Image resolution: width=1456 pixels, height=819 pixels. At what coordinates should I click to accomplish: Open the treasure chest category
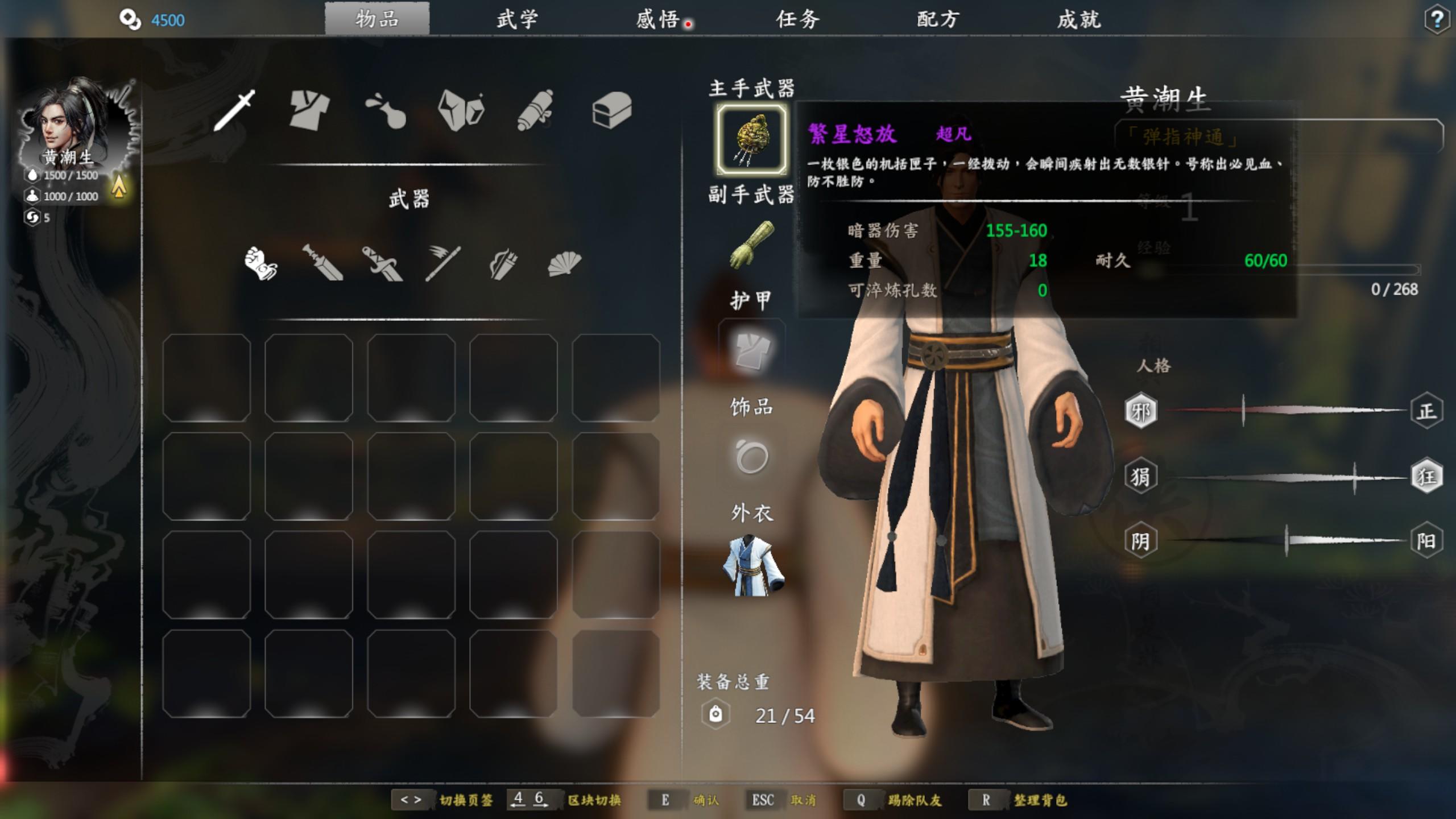pos(611,110)
